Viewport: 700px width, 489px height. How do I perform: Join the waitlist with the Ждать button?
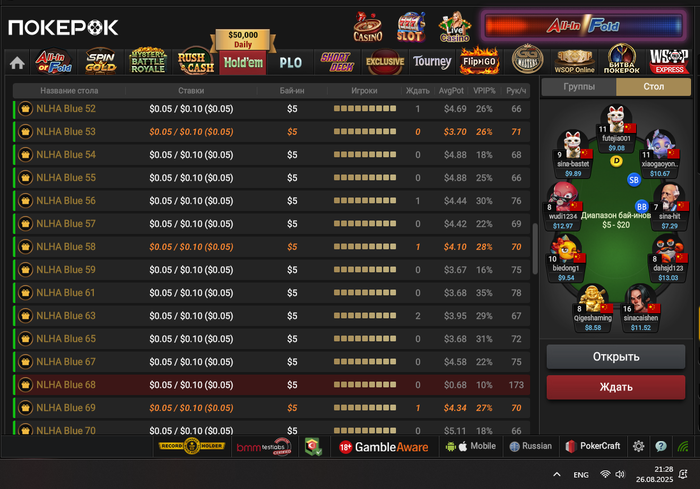click(616, 387)
